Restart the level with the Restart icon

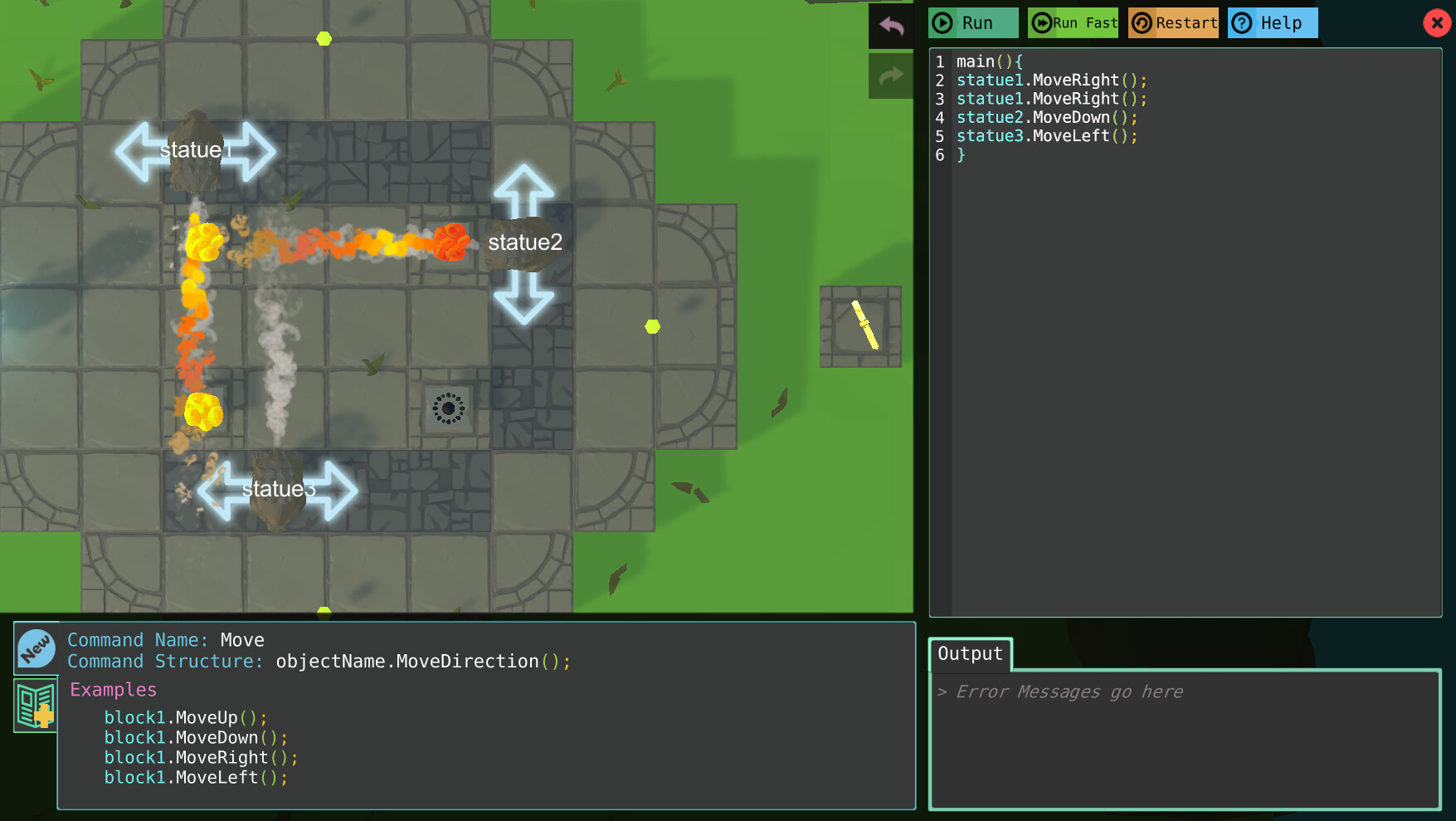click(x=1143, y=22)
